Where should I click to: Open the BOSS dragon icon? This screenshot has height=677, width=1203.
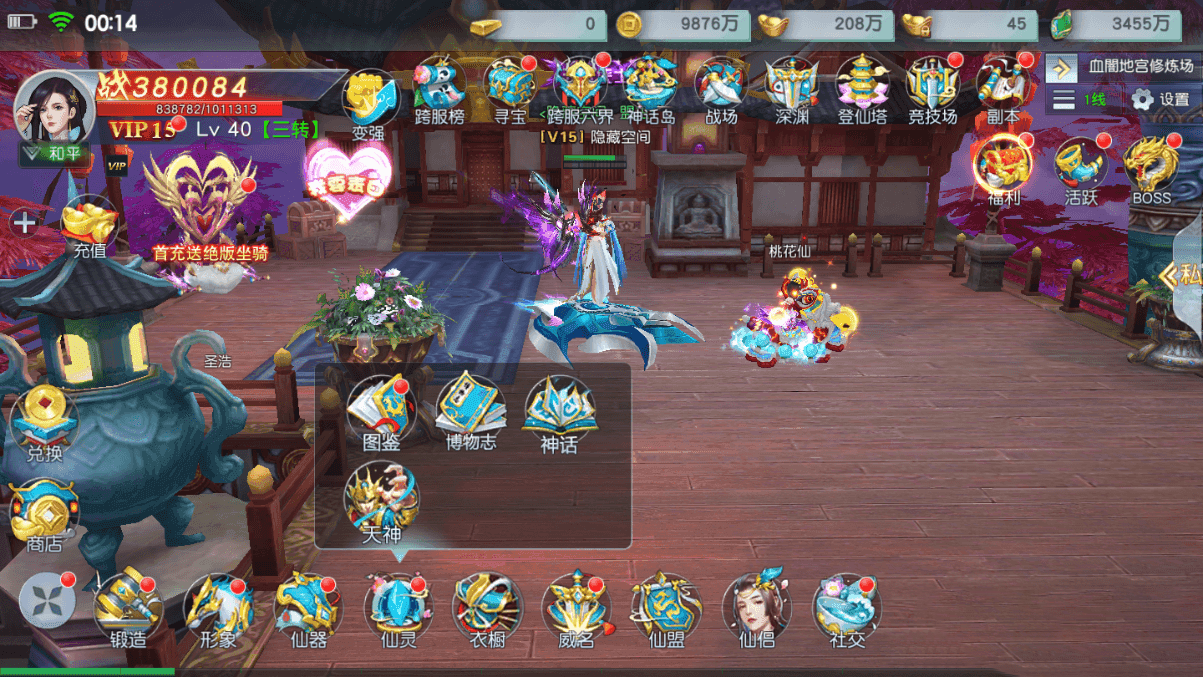tap(1151, 168)
